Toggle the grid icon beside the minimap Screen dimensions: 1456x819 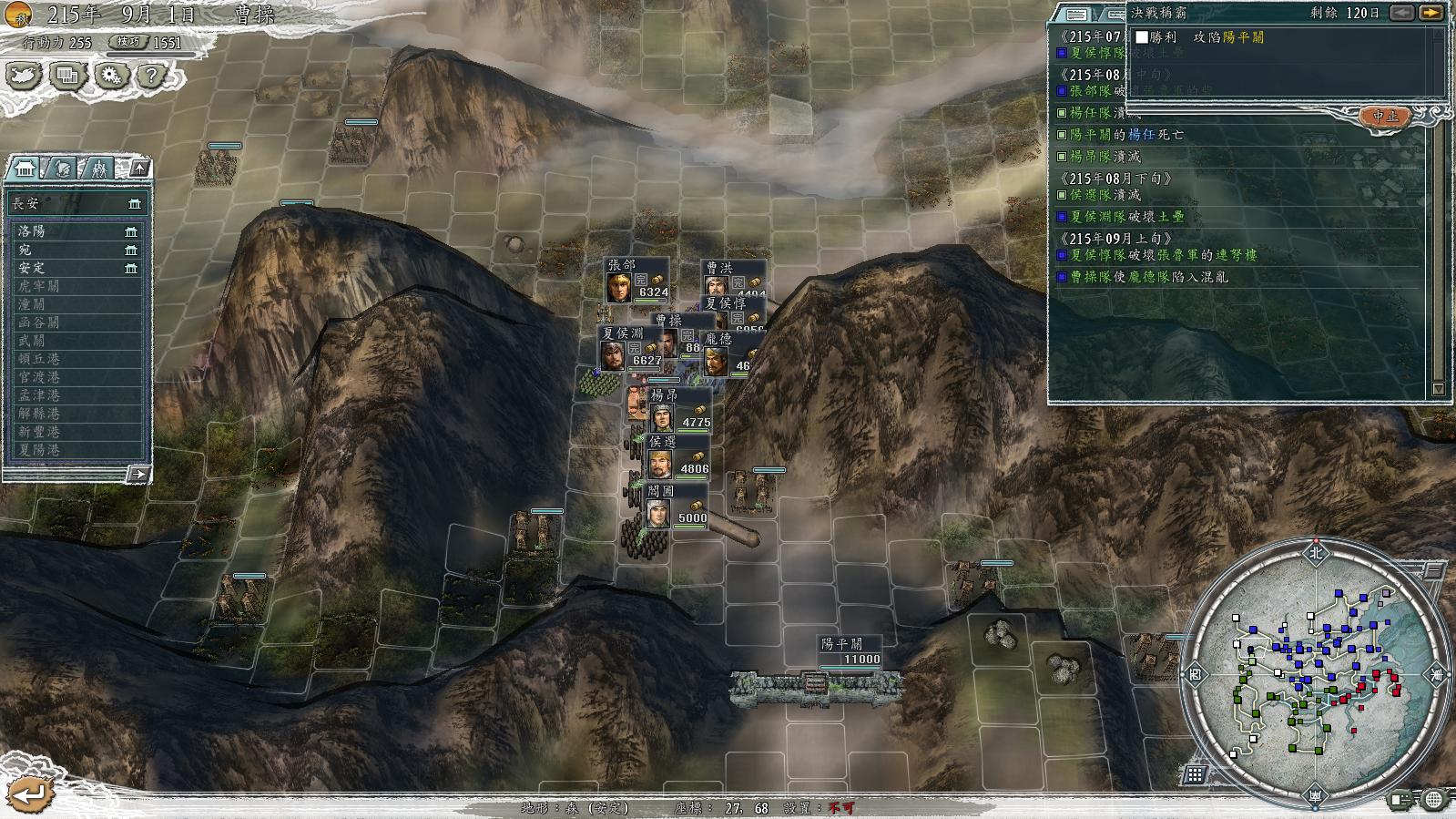coord(1195,774)
